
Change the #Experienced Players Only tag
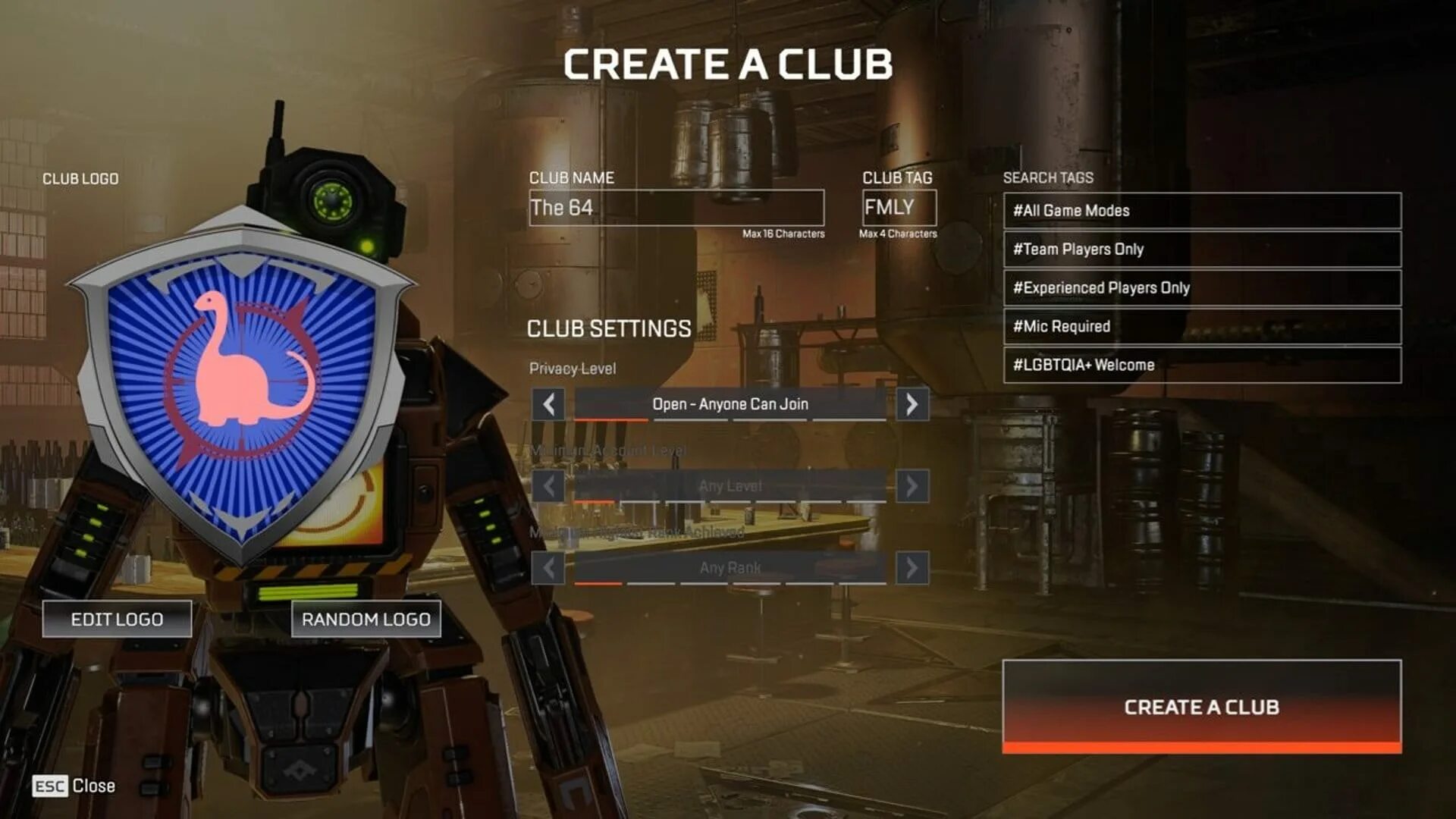(1202, 288)
